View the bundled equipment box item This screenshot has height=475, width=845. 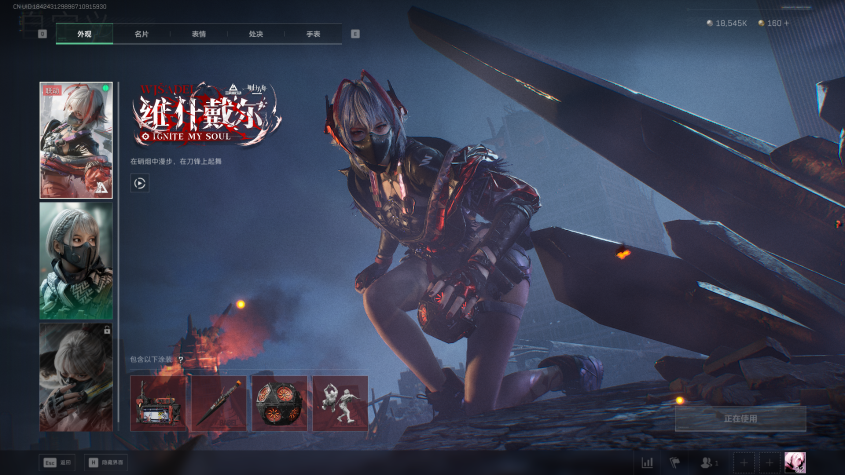pyautogui.click(x=158, y=403)
